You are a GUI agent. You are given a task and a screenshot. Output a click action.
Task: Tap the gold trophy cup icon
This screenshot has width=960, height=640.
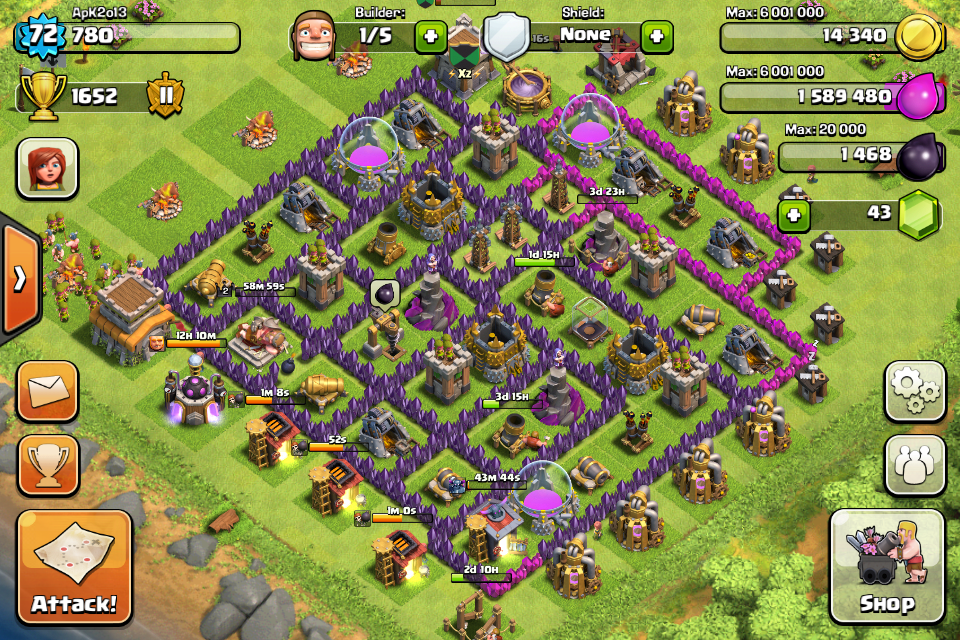coord(40,96)
